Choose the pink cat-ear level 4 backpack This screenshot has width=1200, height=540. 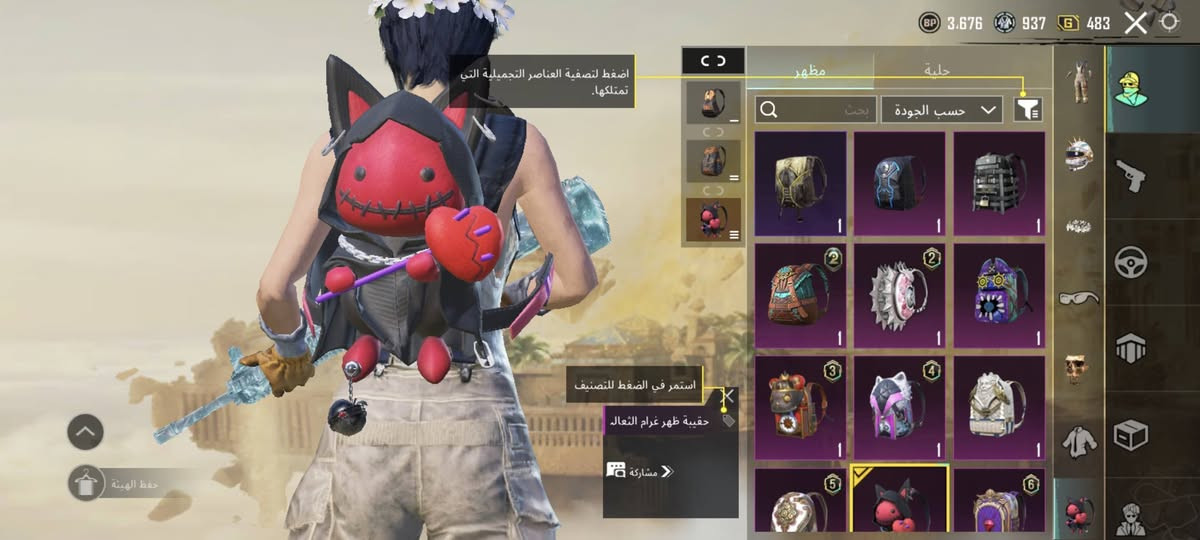point(899,407)
